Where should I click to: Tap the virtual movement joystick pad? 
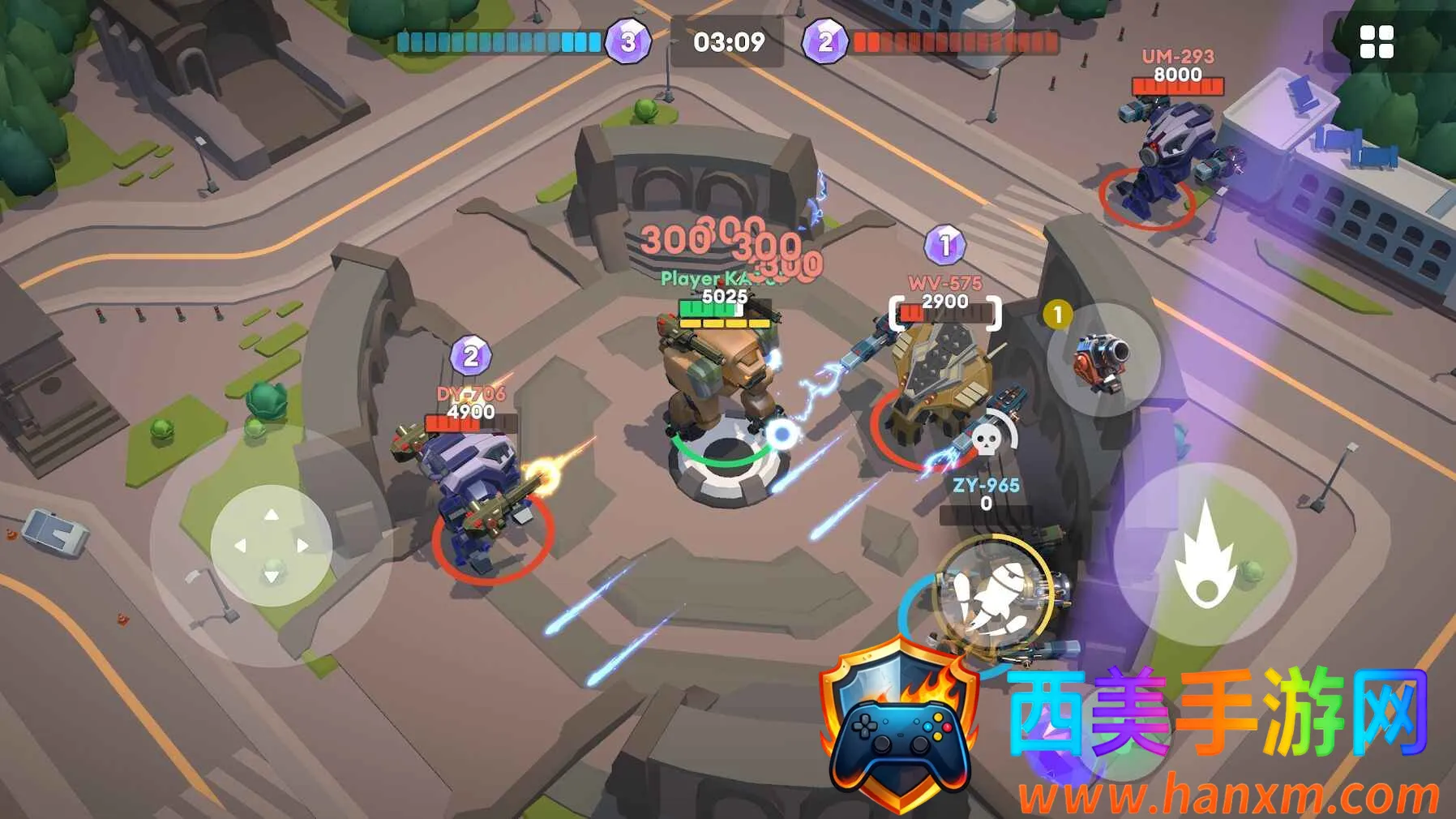(x=271, y=546)
